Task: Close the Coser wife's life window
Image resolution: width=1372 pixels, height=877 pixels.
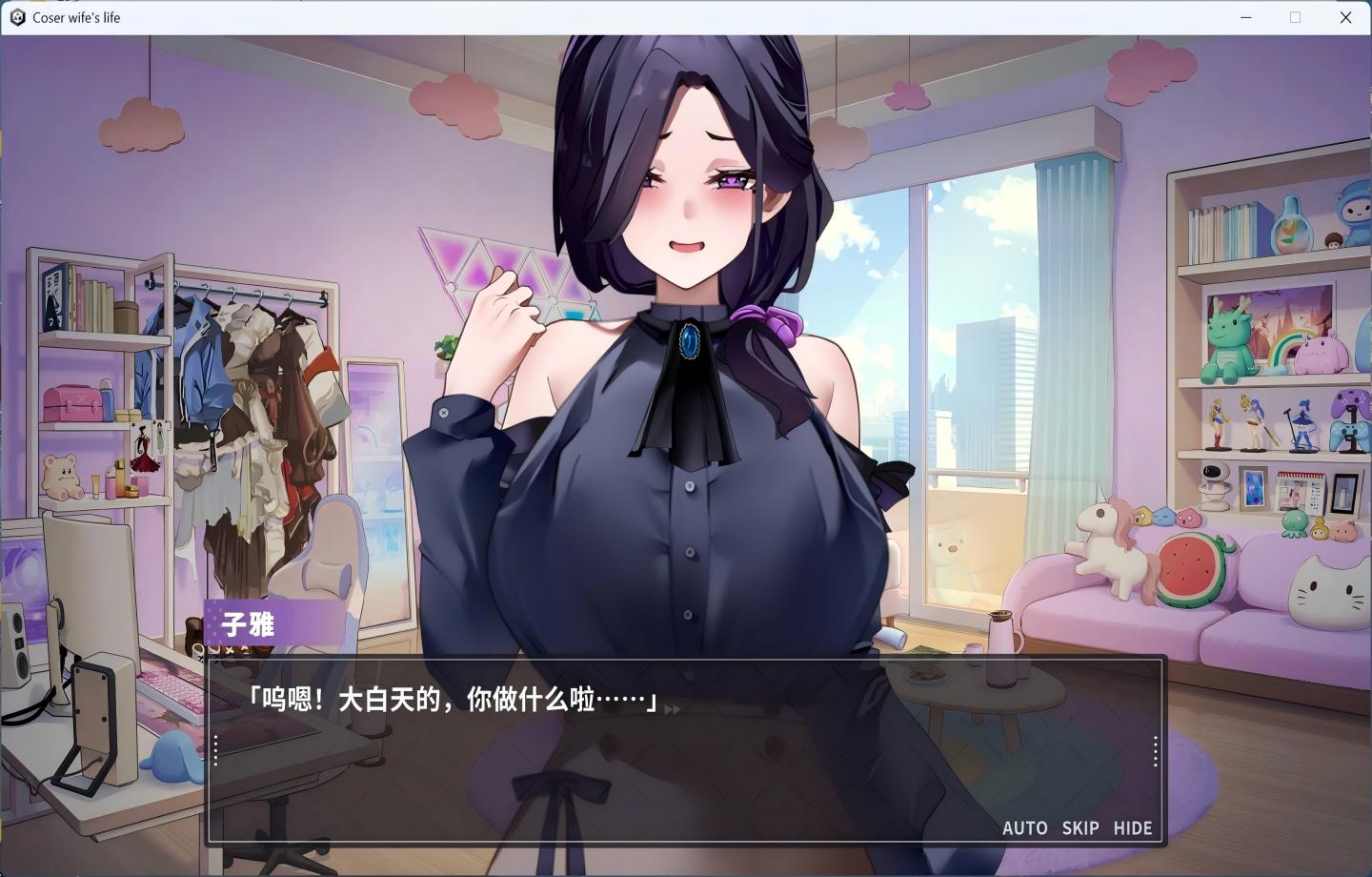Action: click(1346, 17)
